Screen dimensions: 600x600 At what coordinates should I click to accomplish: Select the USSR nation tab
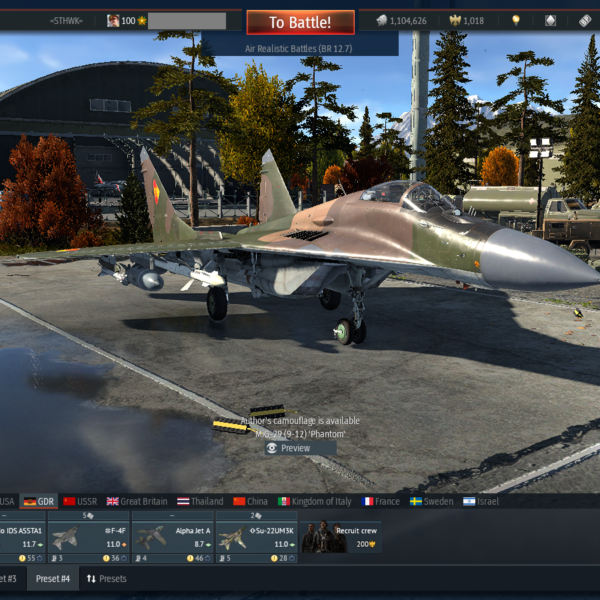(x=80, y=501)
